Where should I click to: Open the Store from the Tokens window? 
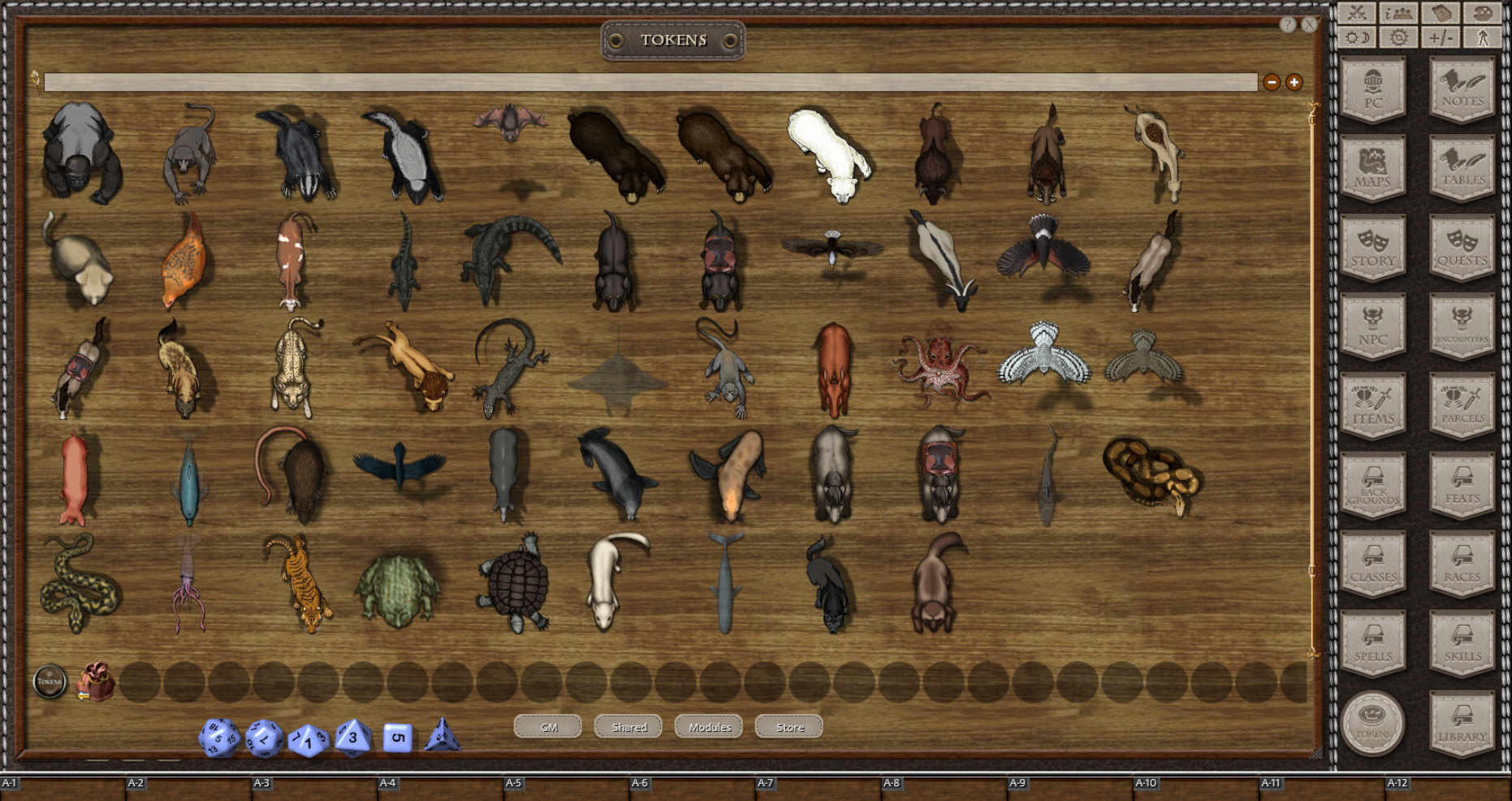coord(787,727)
